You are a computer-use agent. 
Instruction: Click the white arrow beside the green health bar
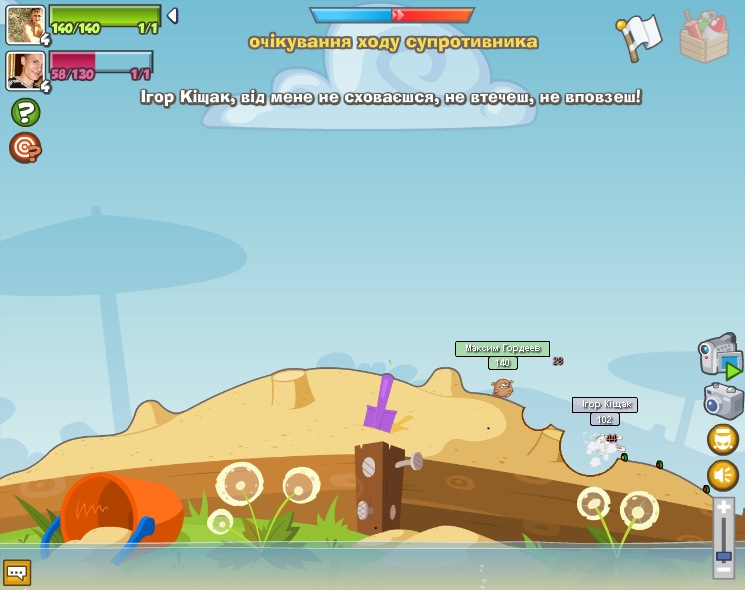click(x=172, y=16)
